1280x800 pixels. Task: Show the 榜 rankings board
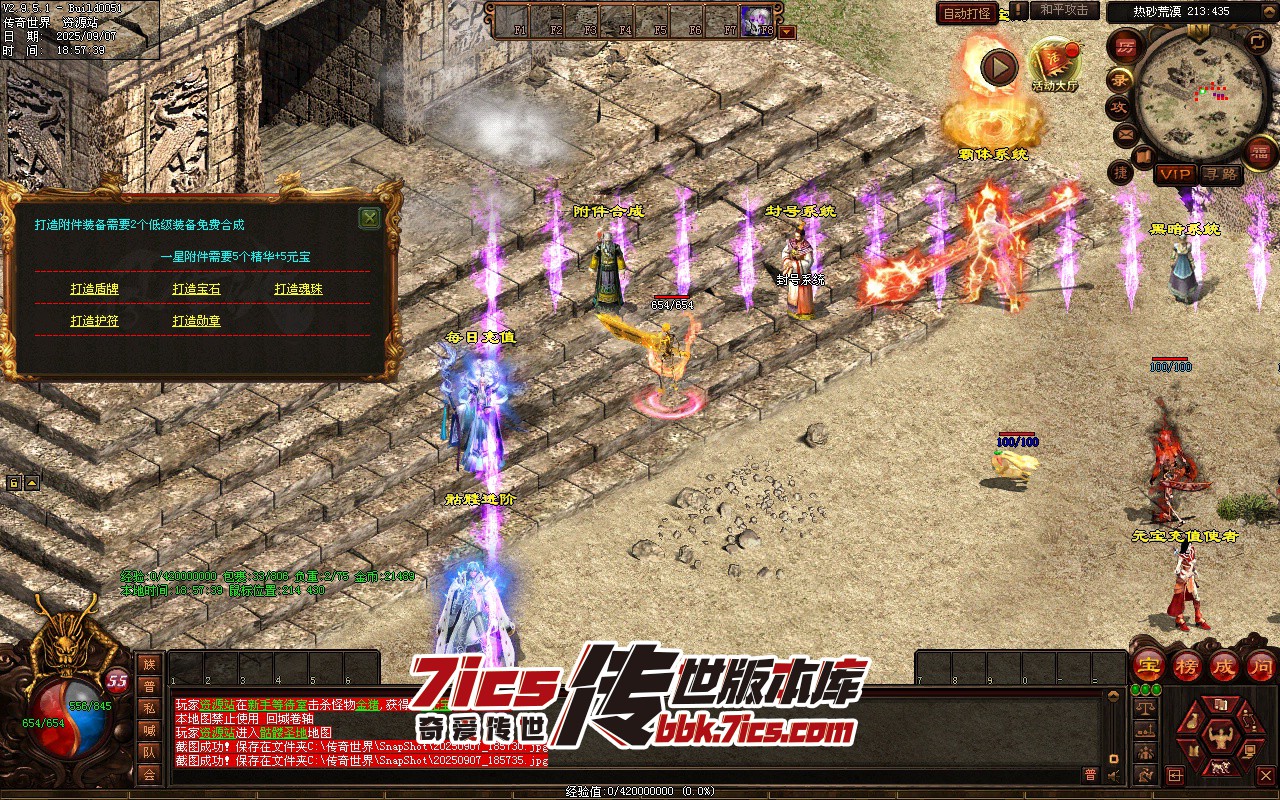[x=1187, y=665]
